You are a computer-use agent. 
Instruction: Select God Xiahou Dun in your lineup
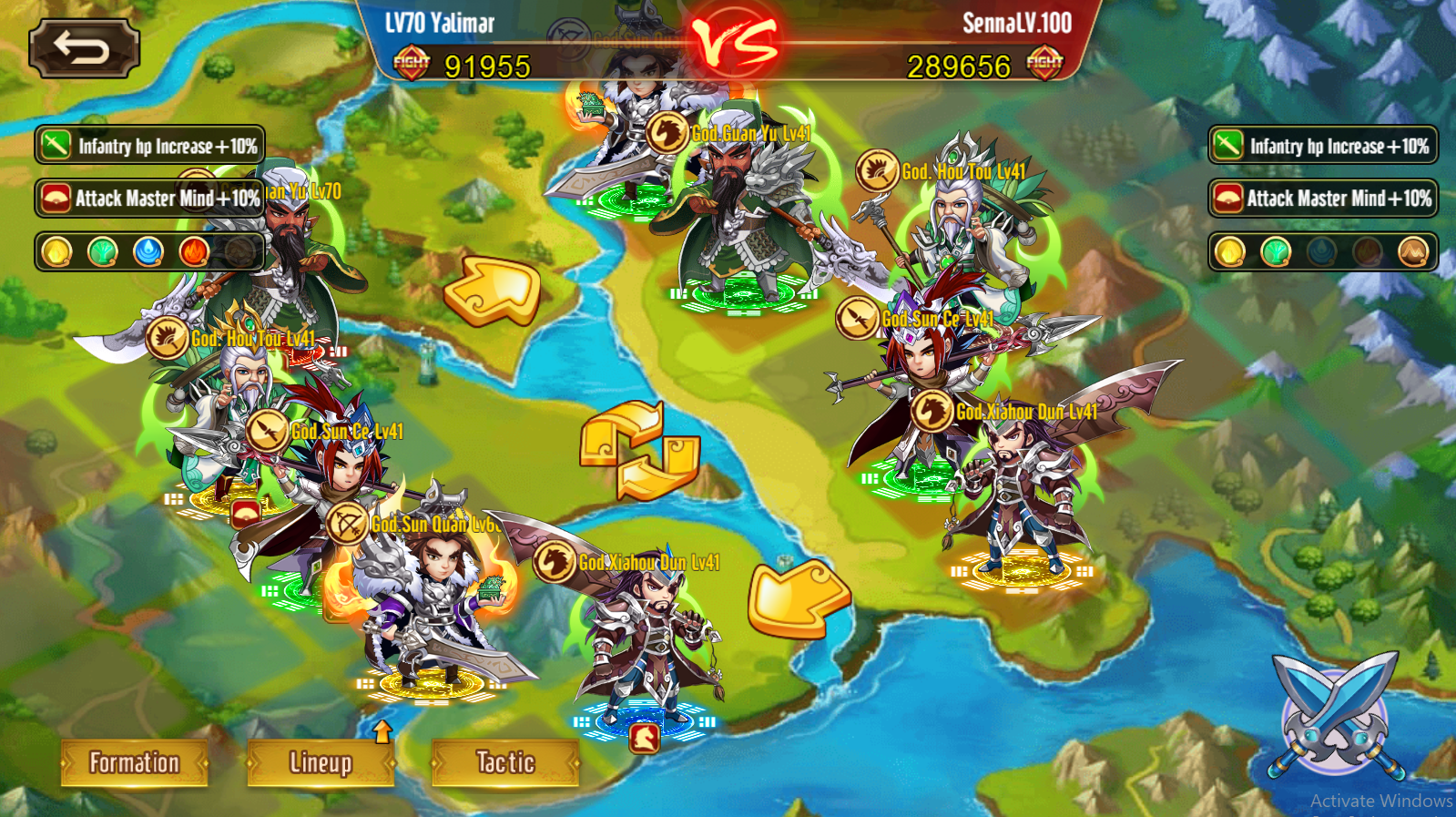(646, 638)
